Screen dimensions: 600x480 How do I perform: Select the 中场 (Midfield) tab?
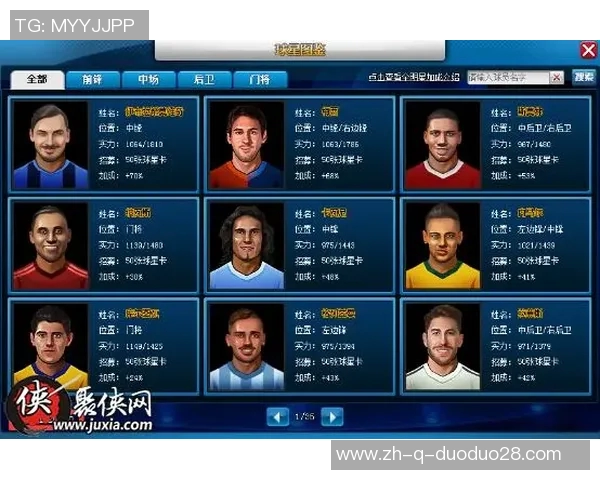(x=149, y=79)
